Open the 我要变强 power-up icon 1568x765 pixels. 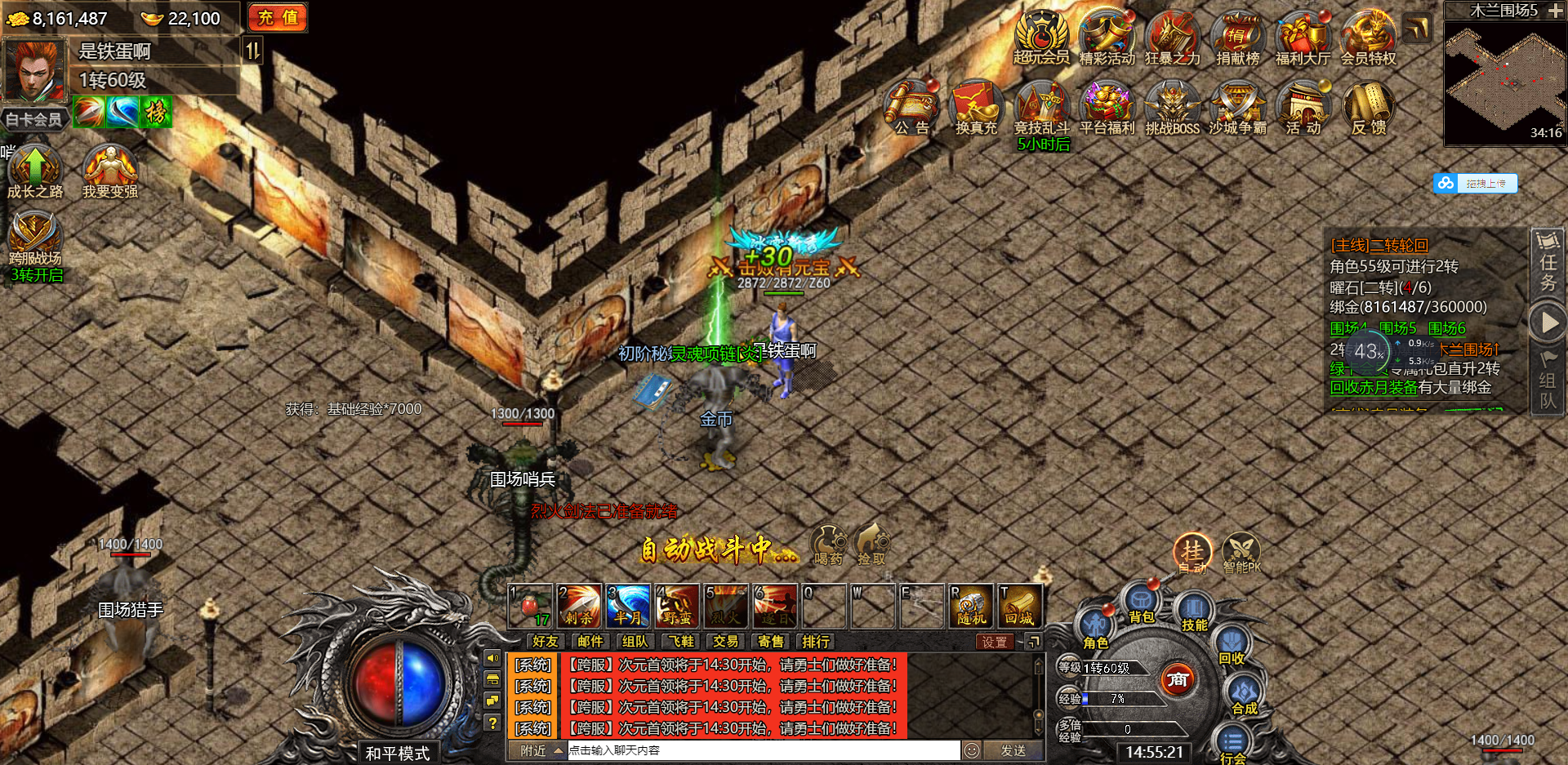point(109,170)
